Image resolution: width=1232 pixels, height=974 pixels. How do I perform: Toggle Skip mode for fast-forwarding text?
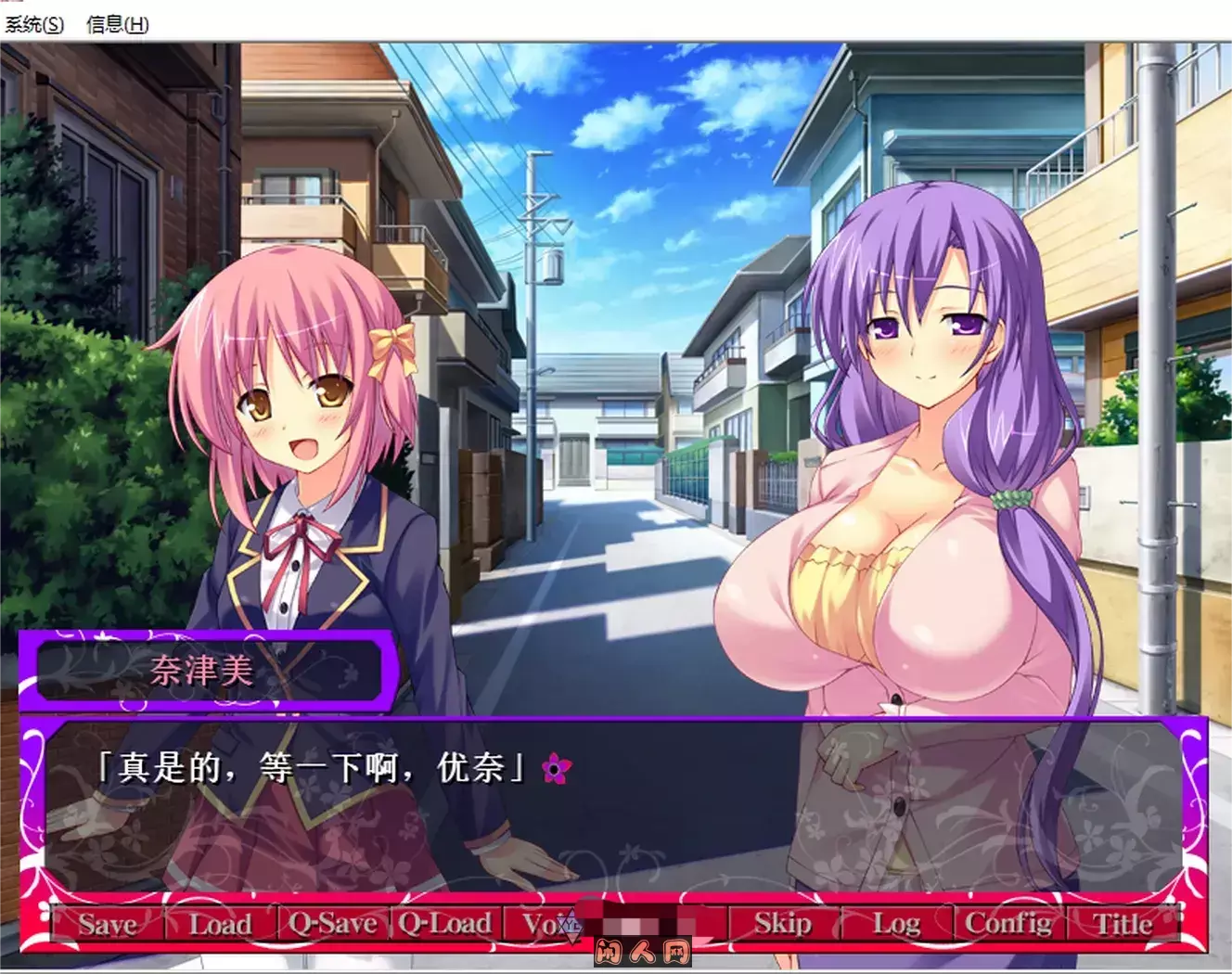pos(781,924)
